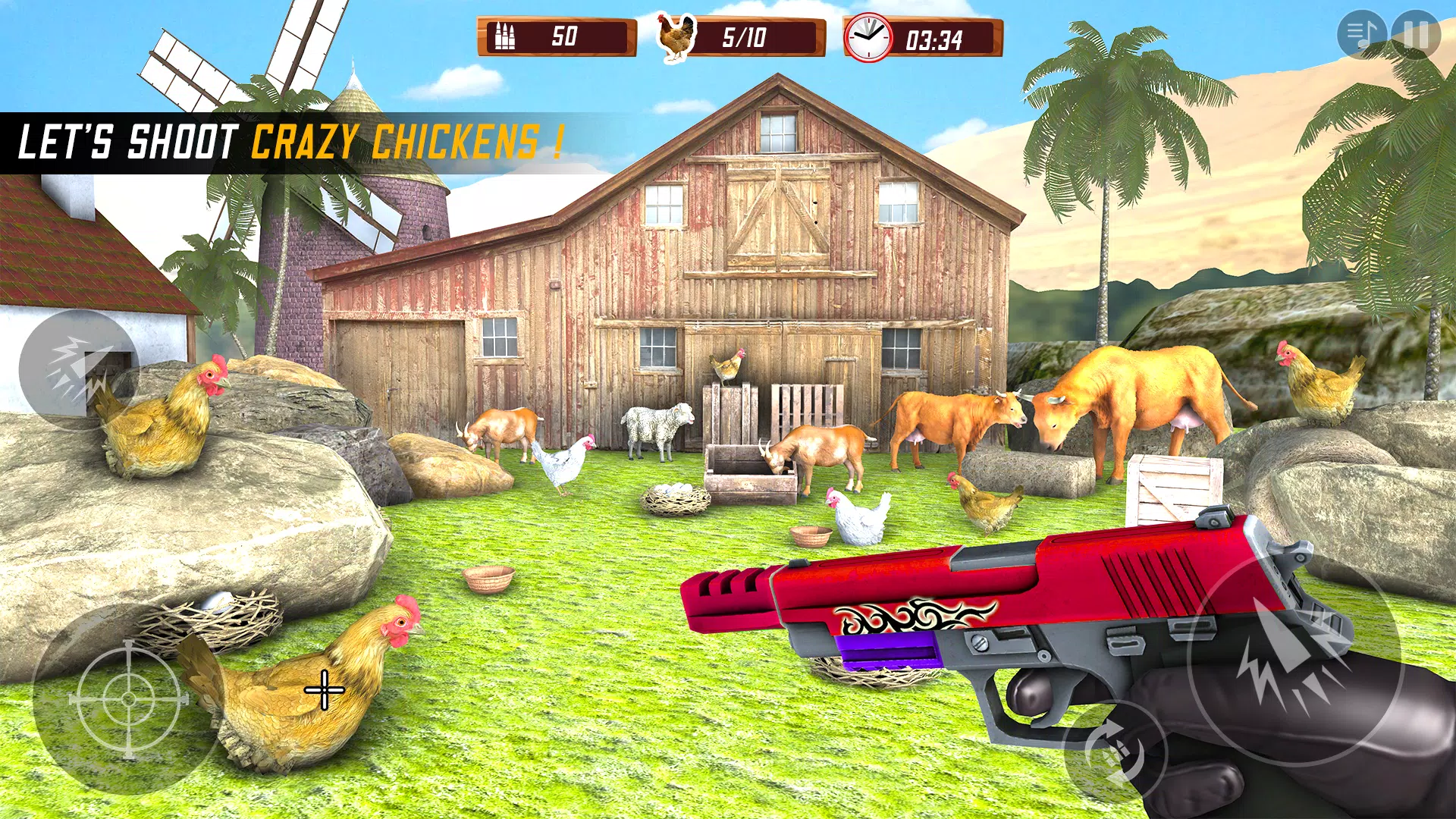Tap the small fire button over the white coop
This screenshot has height=819, width=1456.
pyautogui.click(x=79, y=369)
